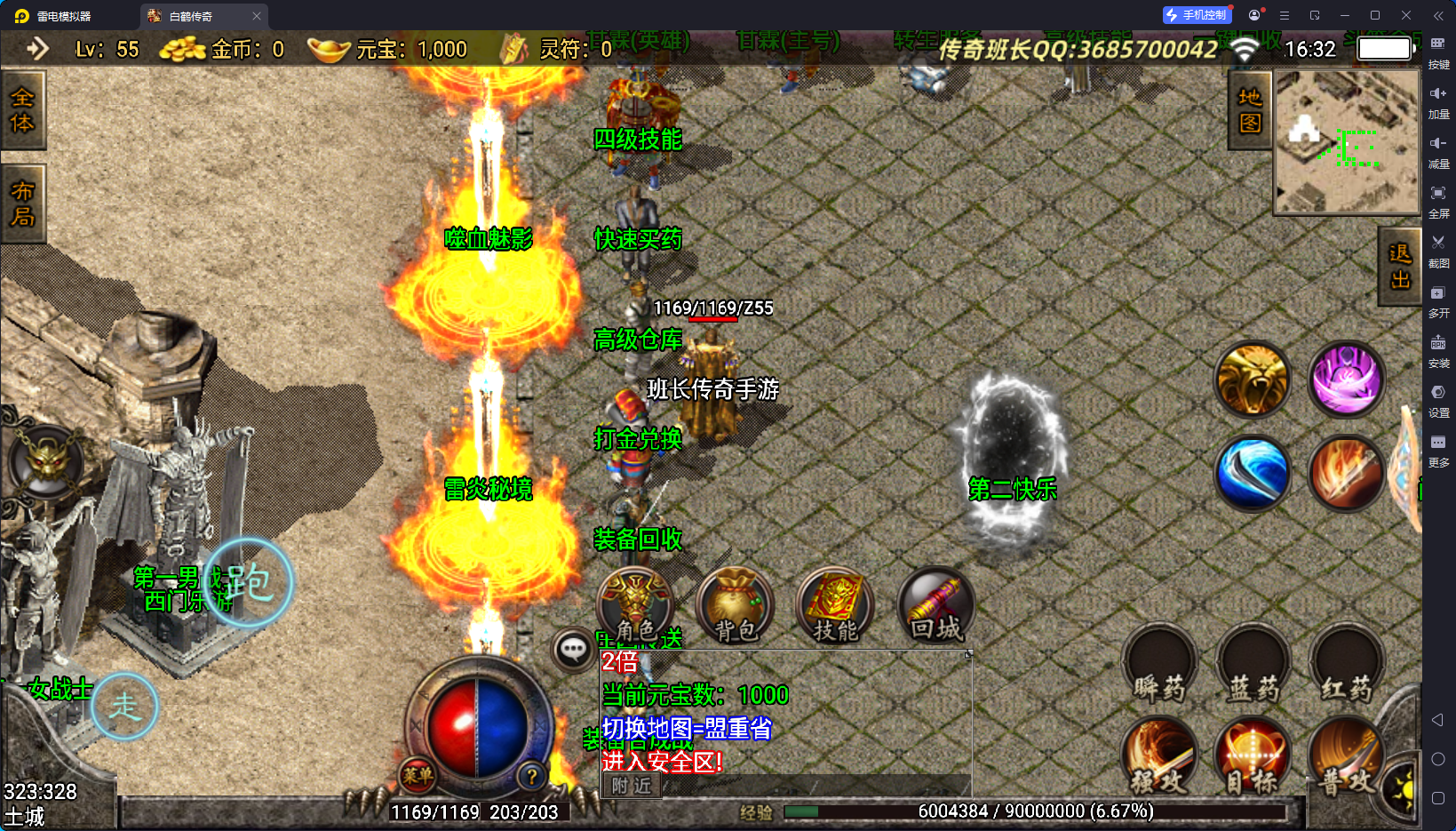1456x831 pixels.
Task: Tap the 蓝药 blue potion slot
Action: [x=1253, y=665]
